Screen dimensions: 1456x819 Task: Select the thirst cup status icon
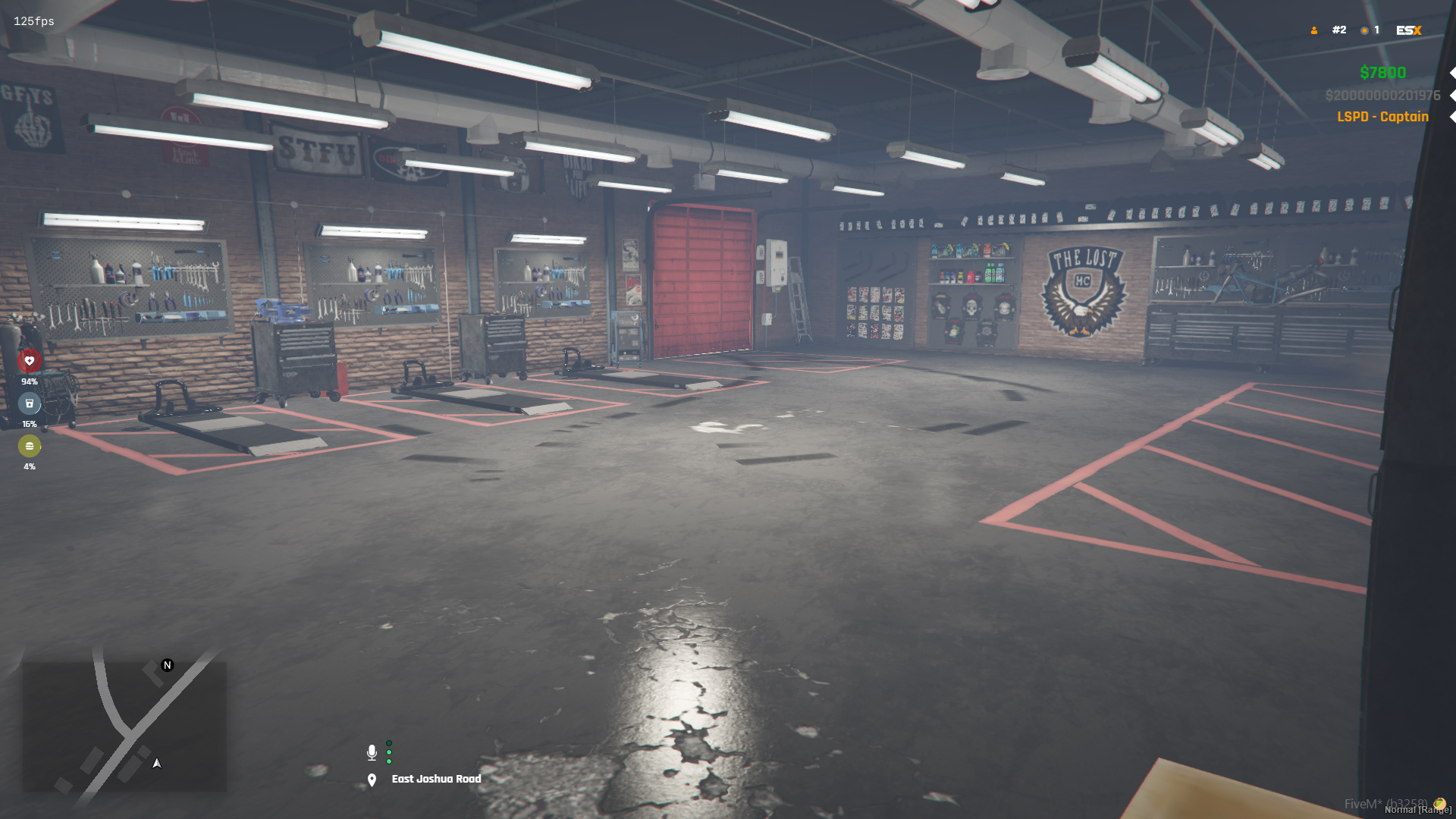(x=30, y=403)
